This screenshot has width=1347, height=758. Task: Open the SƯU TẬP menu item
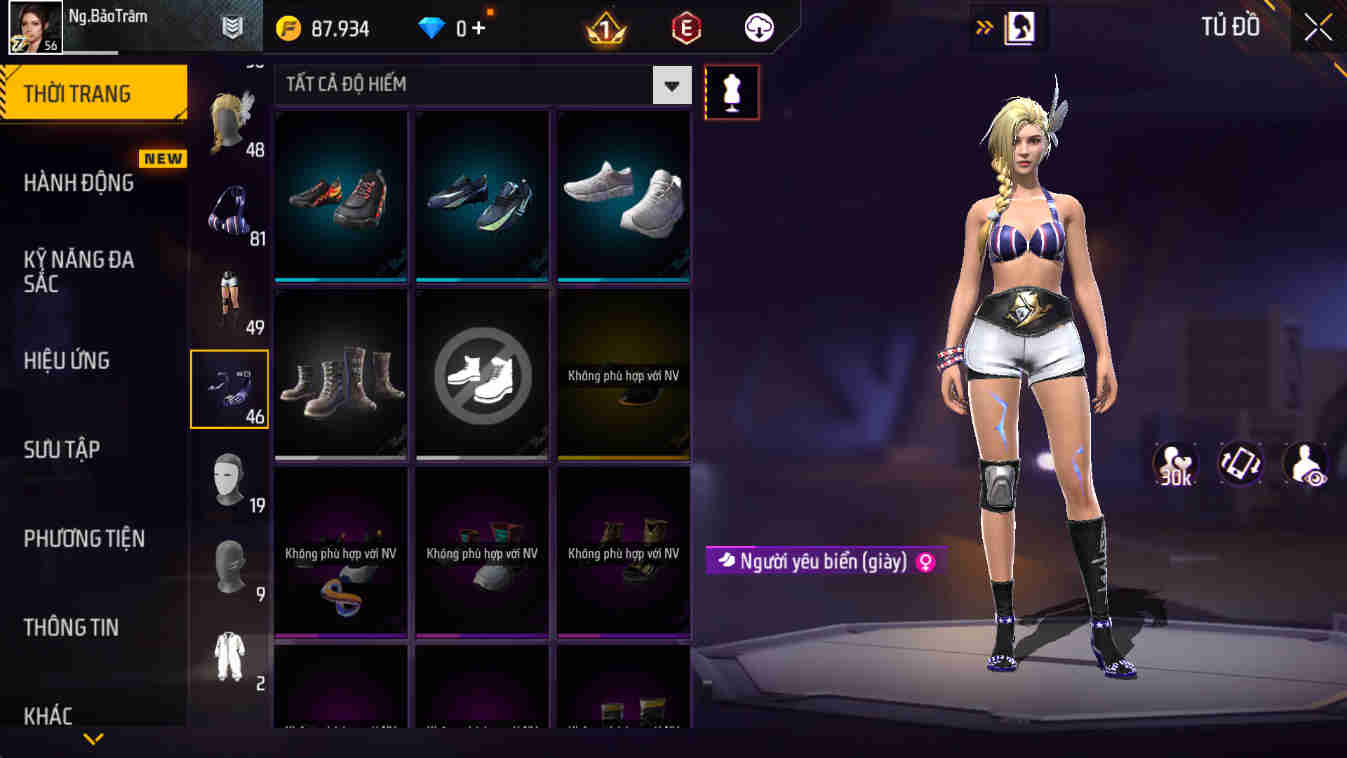(60, 450)
